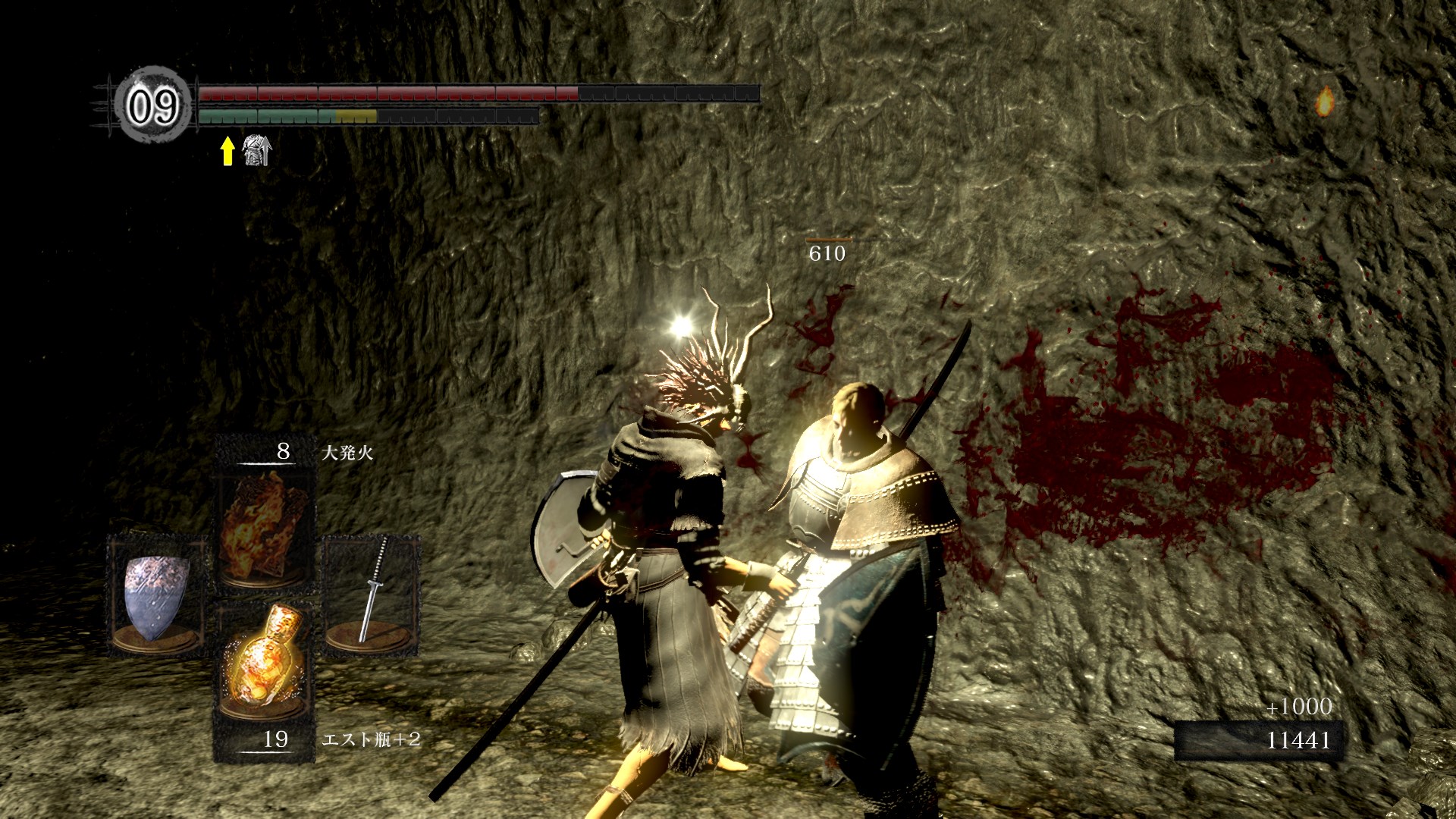Select the katana in the right-hand slot
This screenshot has height=819, width=1456.
372,592
